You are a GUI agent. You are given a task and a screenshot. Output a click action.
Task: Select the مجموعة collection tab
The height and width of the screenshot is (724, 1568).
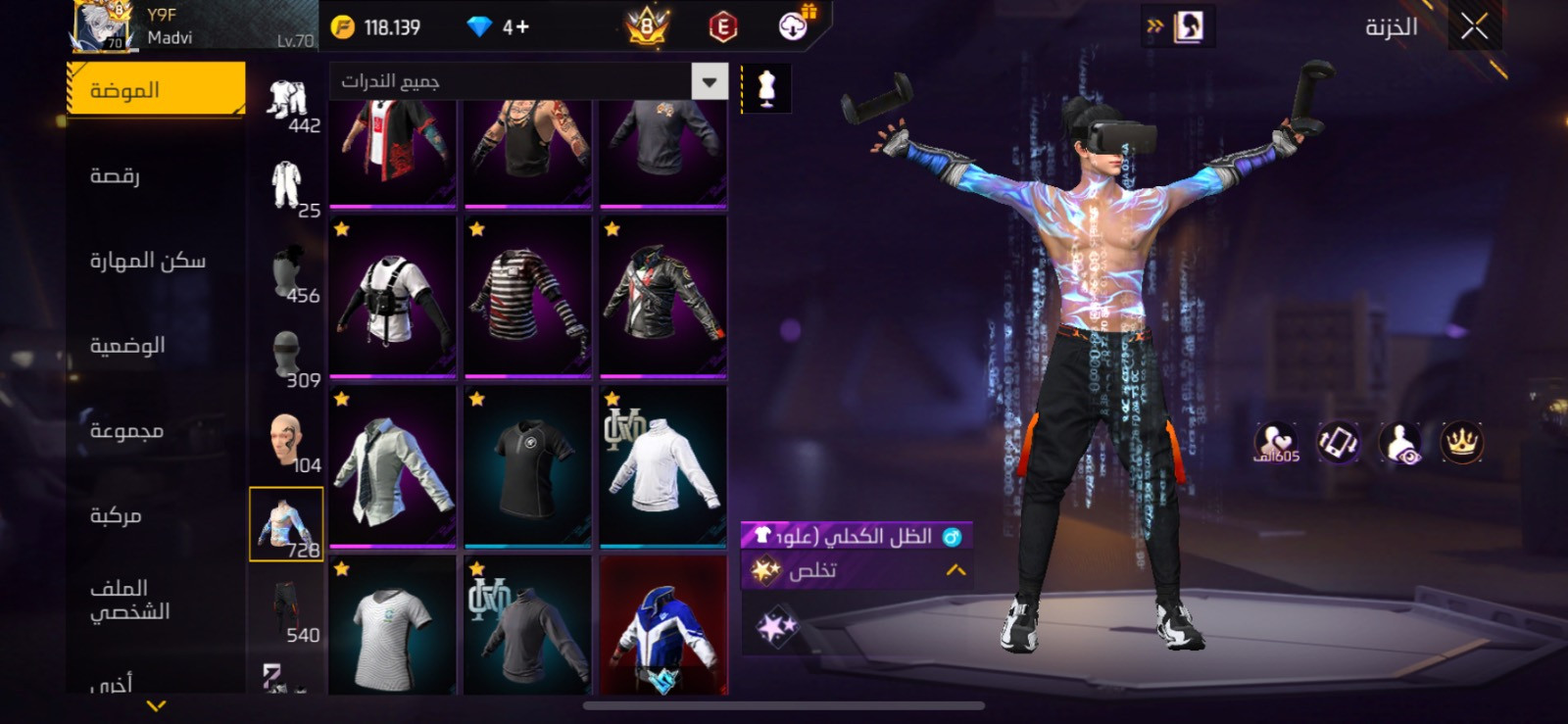point(126,430)
